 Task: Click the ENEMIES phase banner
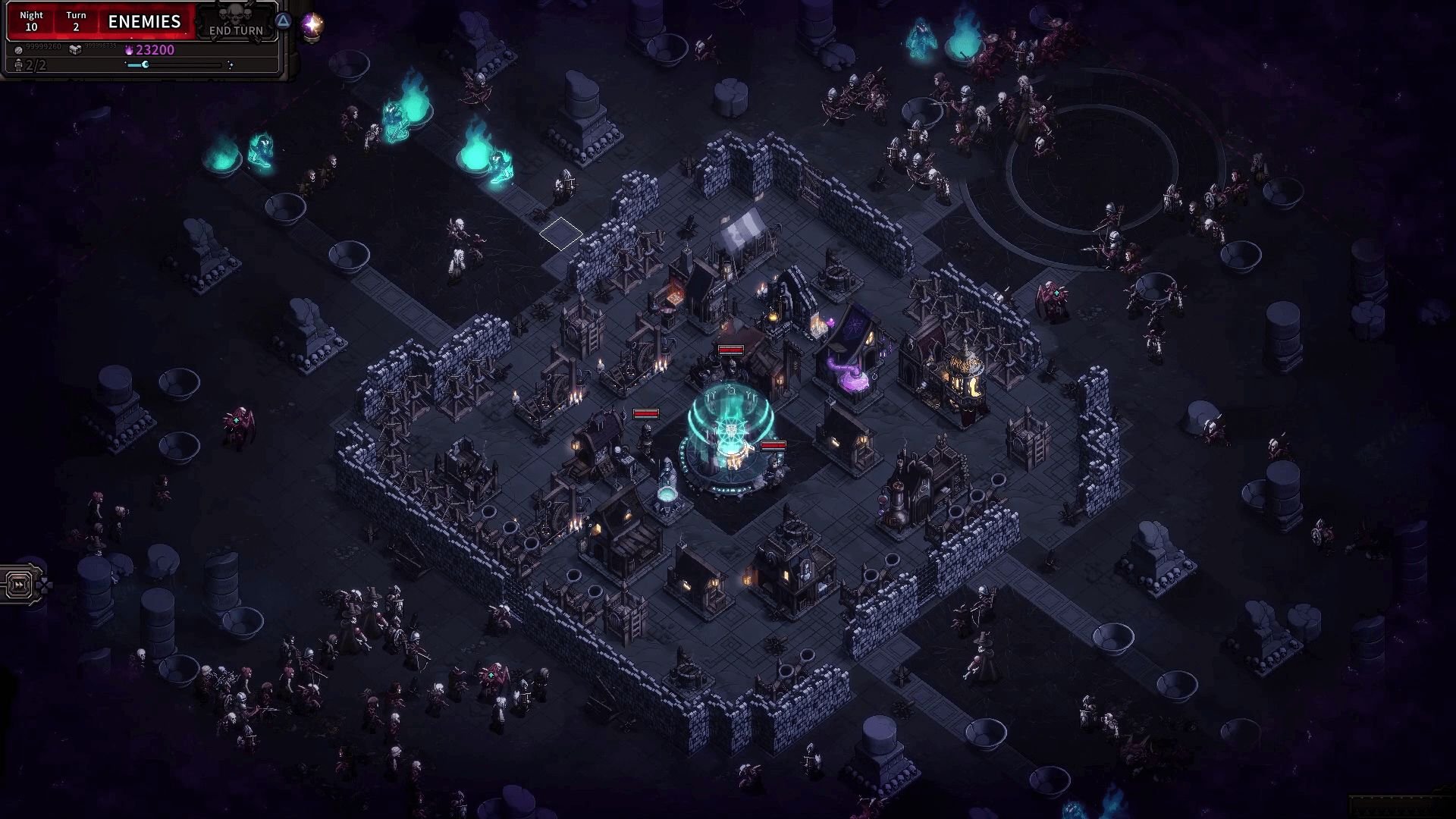pyautogui.click(x=145, y=21)
